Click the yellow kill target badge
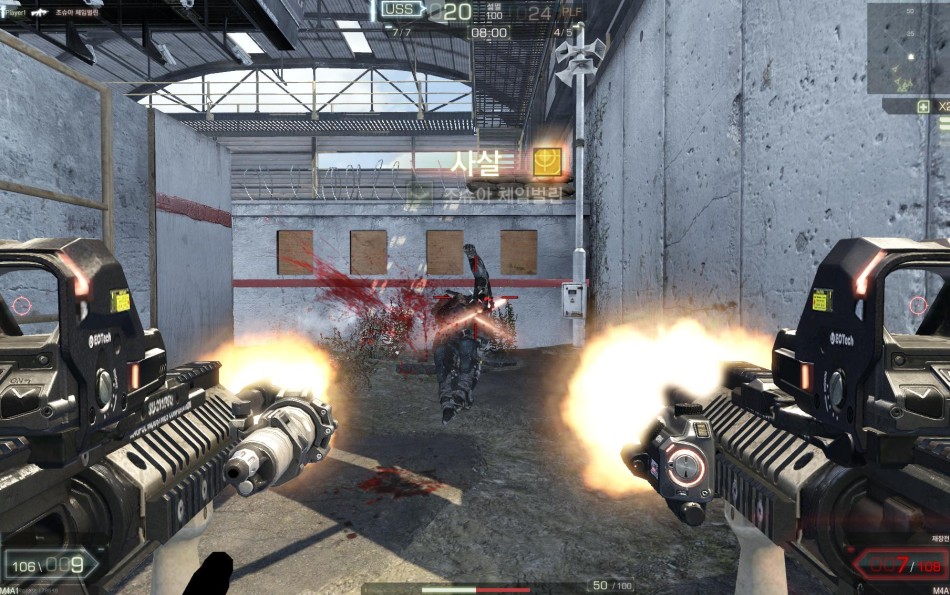The height and width of the screenshot is (595, 950). click(x=547, y=161)
